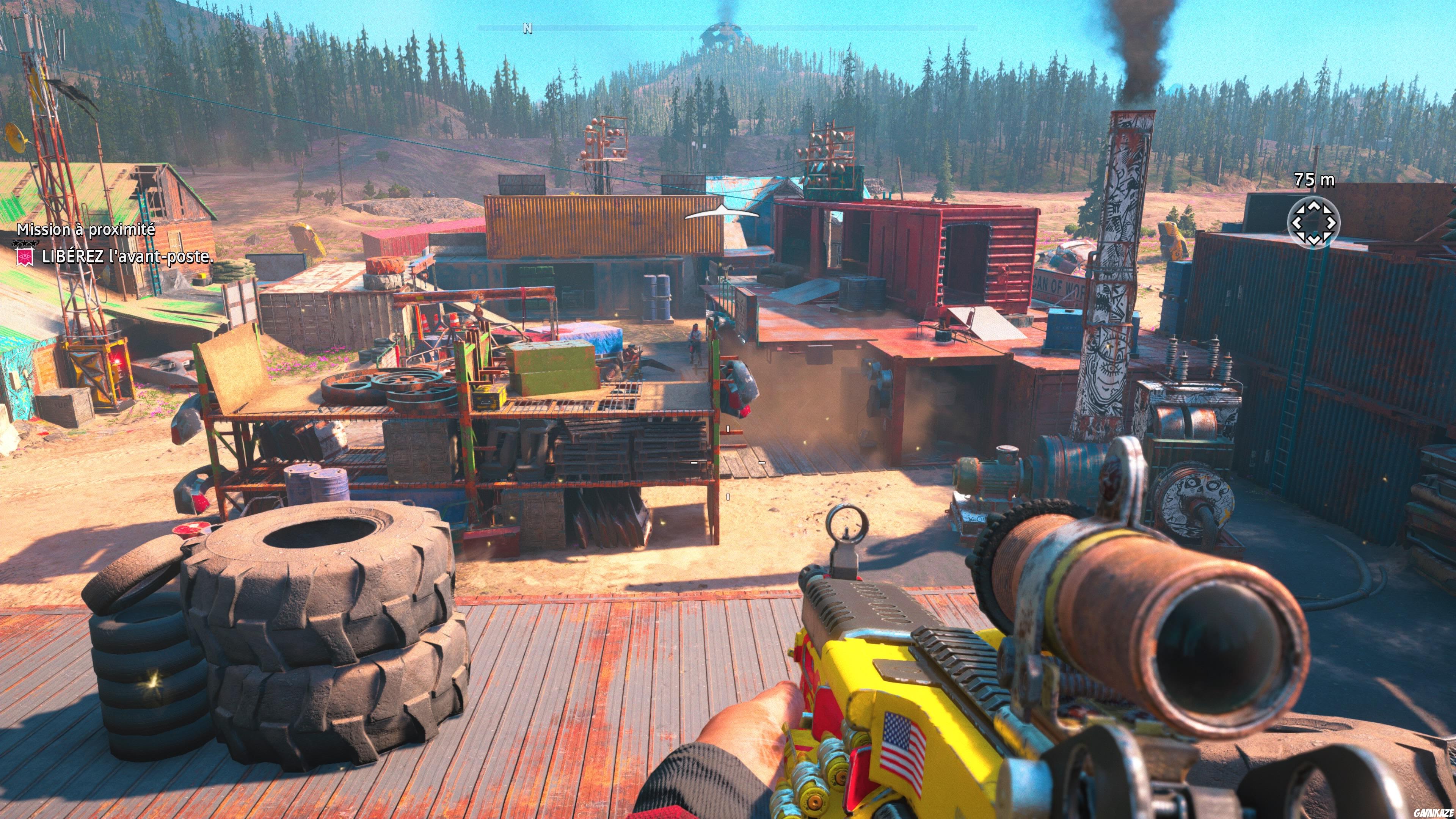The image size is (1456, 819).
Task: Toggle the first difficulty star on the mission
Action: click(x=16, y=243)
